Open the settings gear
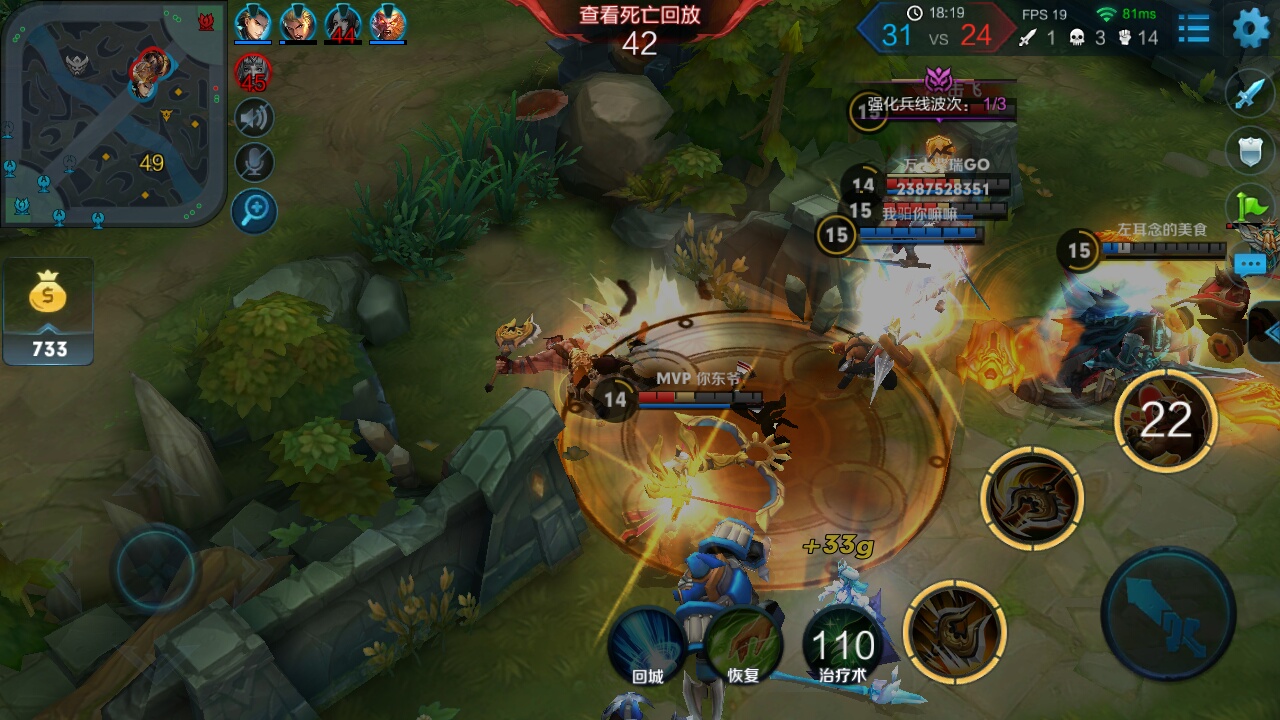Image resolution: width=1280 pixels, height=720 pixels. (1250, 28)
